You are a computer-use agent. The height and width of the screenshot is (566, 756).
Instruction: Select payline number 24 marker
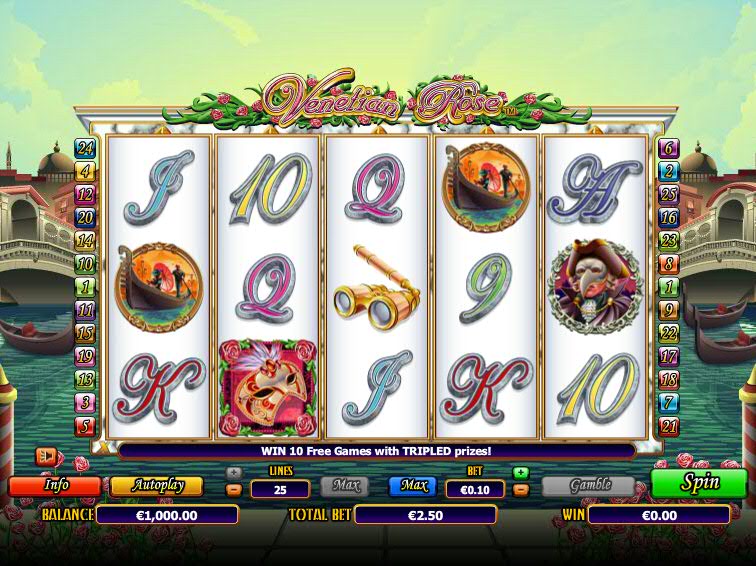86,148
